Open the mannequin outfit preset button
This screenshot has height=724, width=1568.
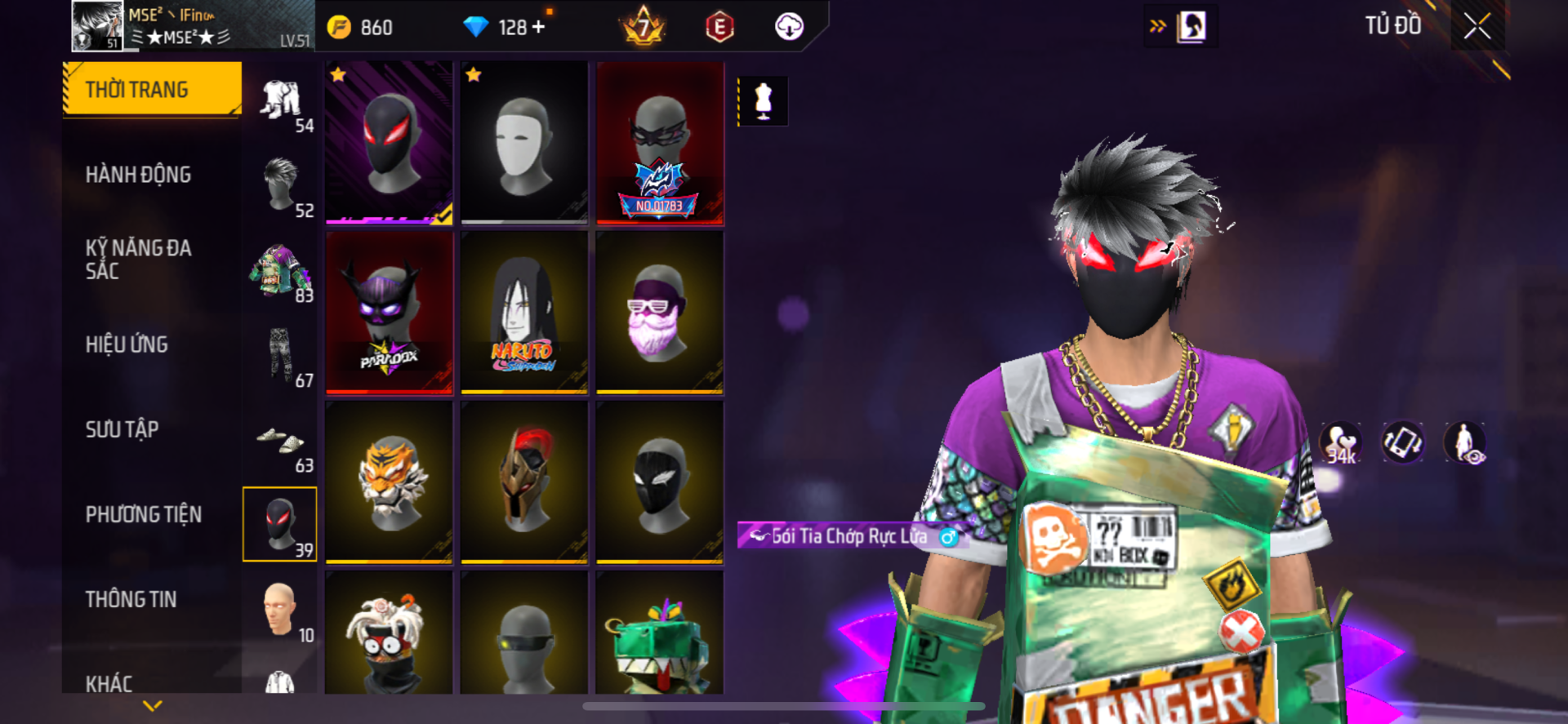point(763,101)
